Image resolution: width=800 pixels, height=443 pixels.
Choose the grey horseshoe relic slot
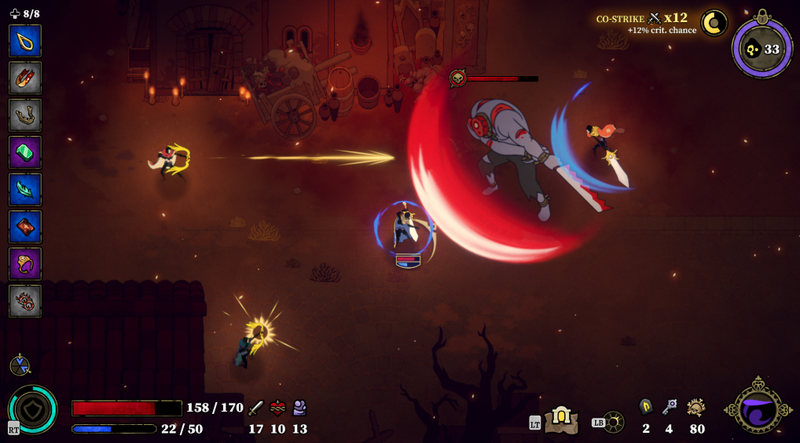pyautogui.click(x=24, y=115)
